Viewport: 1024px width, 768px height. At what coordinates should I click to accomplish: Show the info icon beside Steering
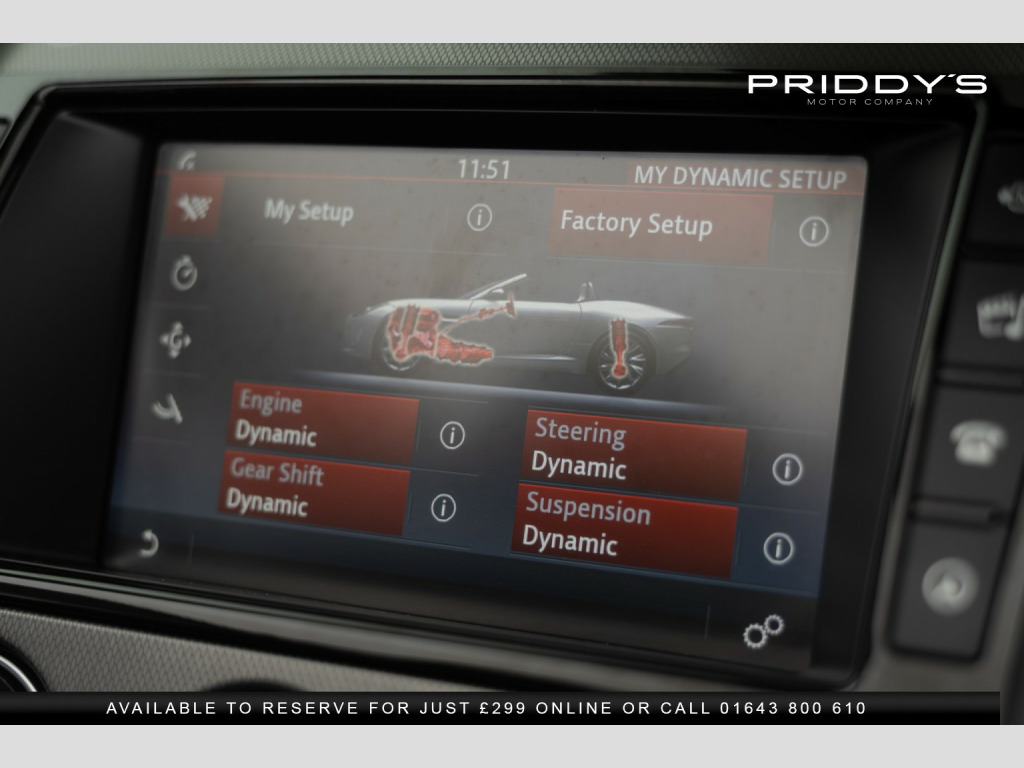click(x=787, y=468)
